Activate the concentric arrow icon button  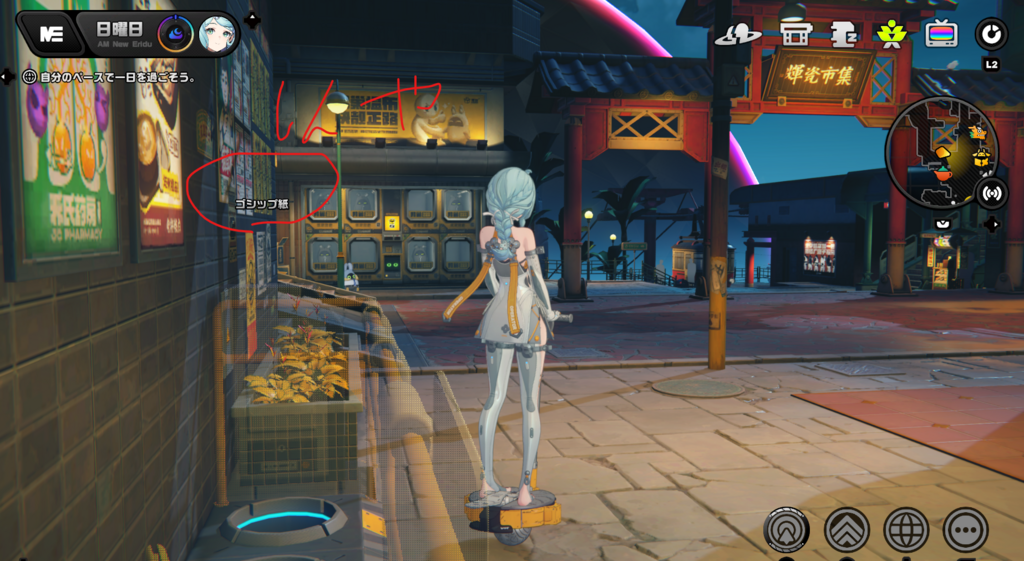tap(786, 529)
